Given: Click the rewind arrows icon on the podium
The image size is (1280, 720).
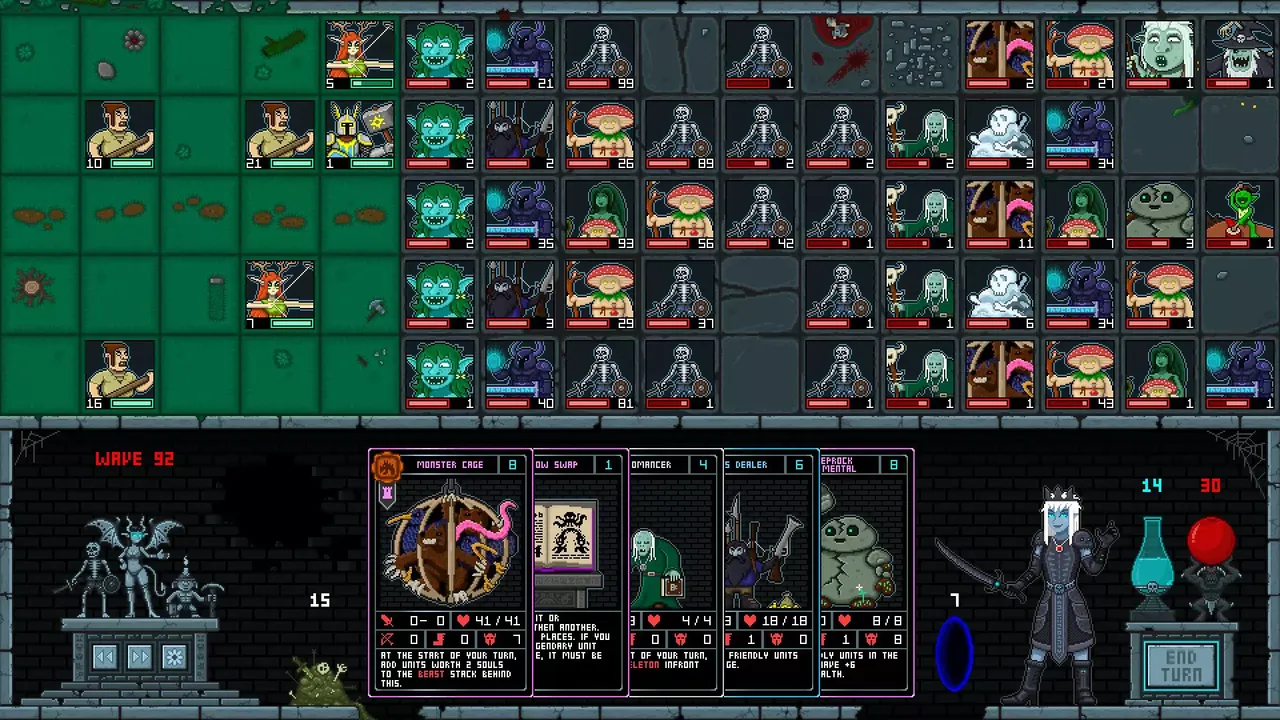Looking at the screenshot, I should [104, 657].
